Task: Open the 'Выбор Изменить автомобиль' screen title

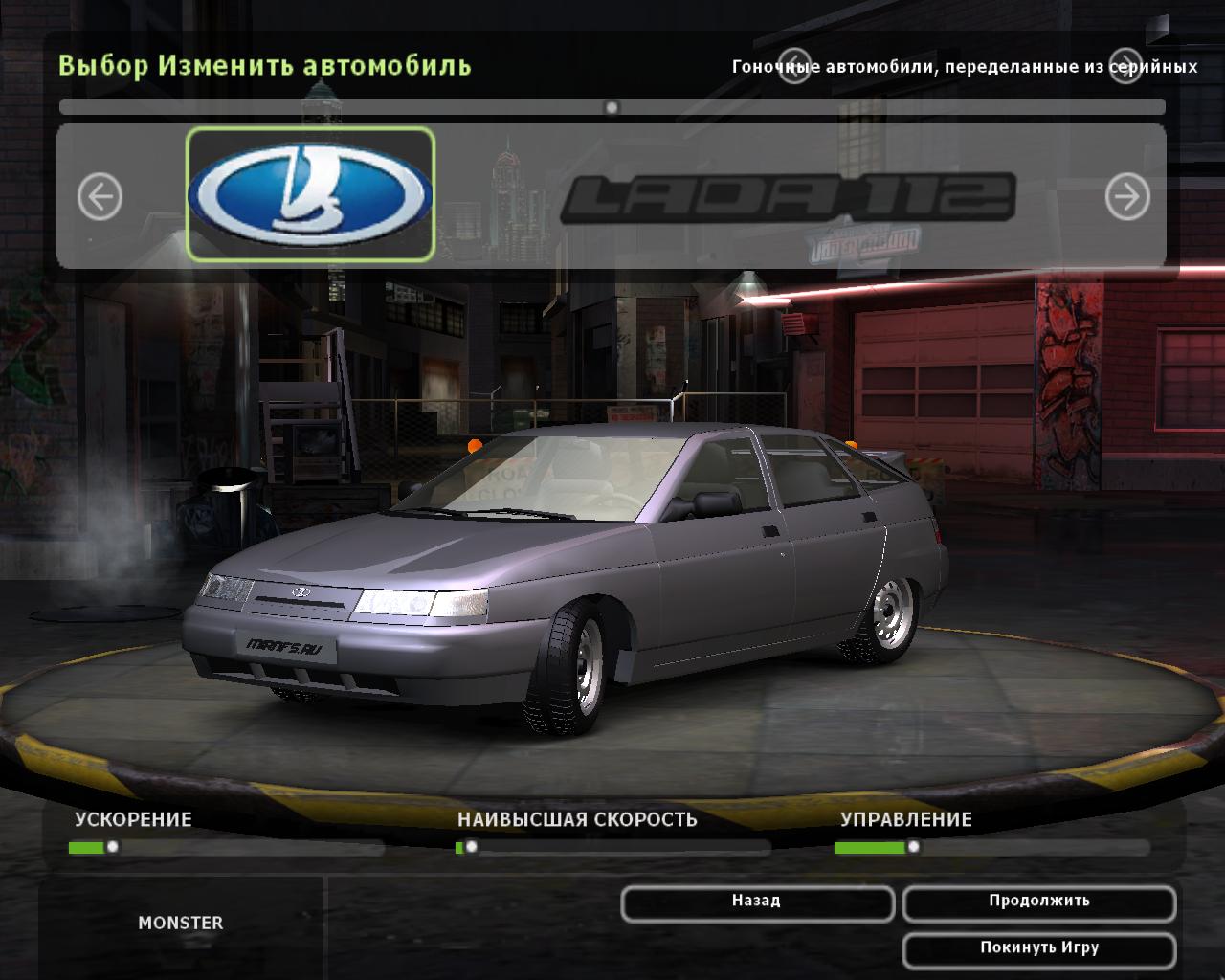Action: point(265,65)
